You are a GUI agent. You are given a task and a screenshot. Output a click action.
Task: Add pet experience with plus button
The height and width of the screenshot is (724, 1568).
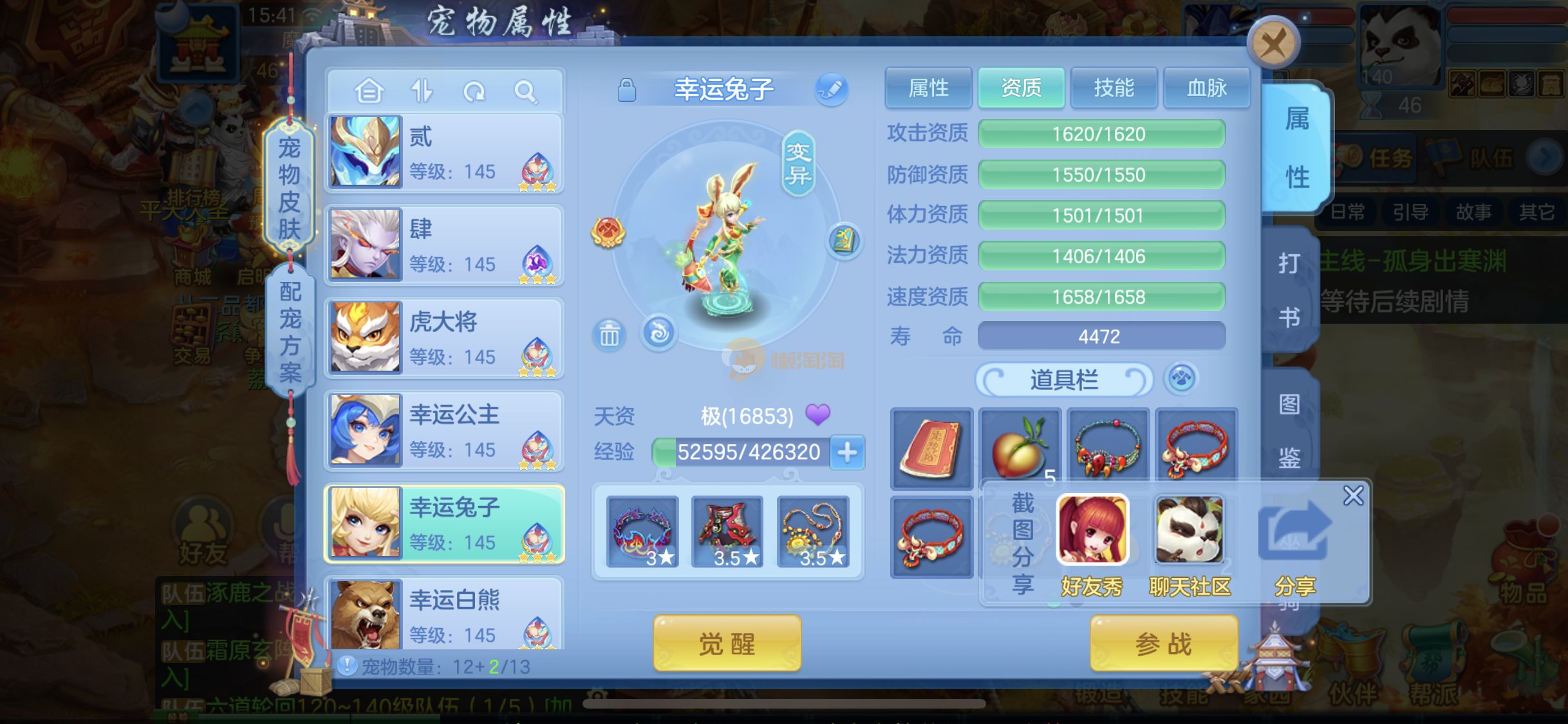click(x=847, y=452)
